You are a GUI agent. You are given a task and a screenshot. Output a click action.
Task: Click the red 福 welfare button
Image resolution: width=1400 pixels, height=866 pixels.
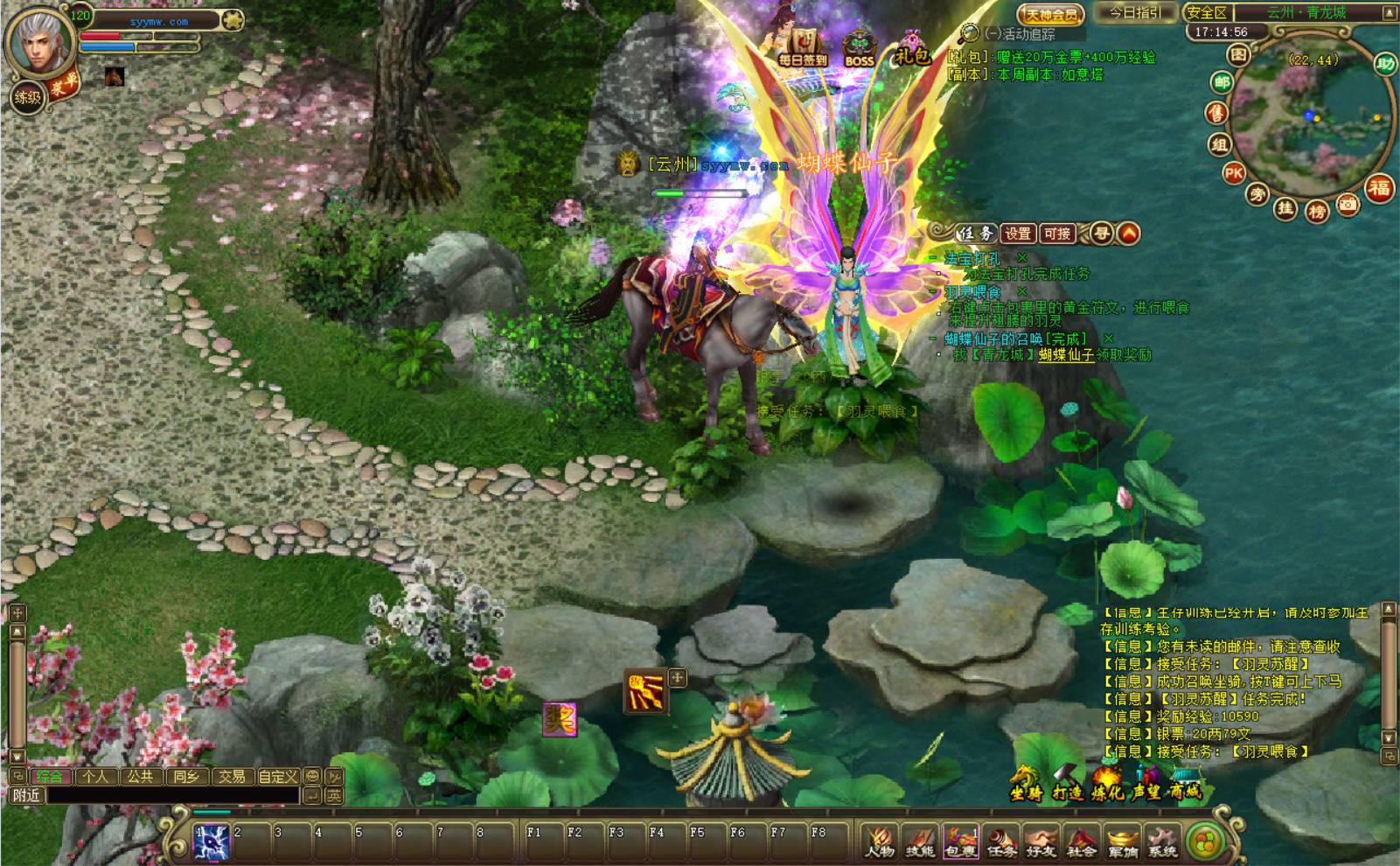point(1379,187)
